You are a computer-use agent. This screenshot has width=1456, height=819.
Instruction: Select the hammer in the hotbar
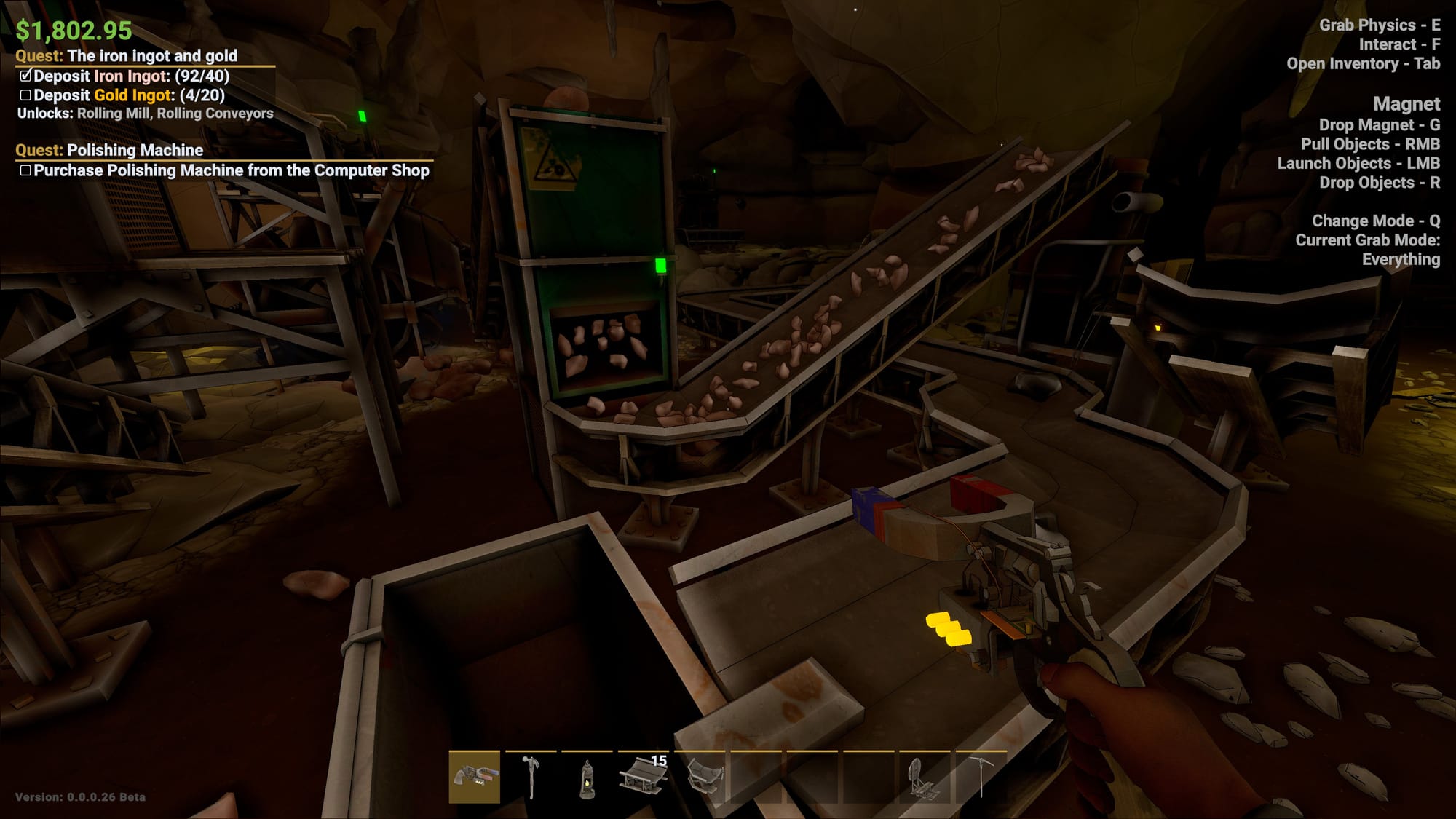531,777
